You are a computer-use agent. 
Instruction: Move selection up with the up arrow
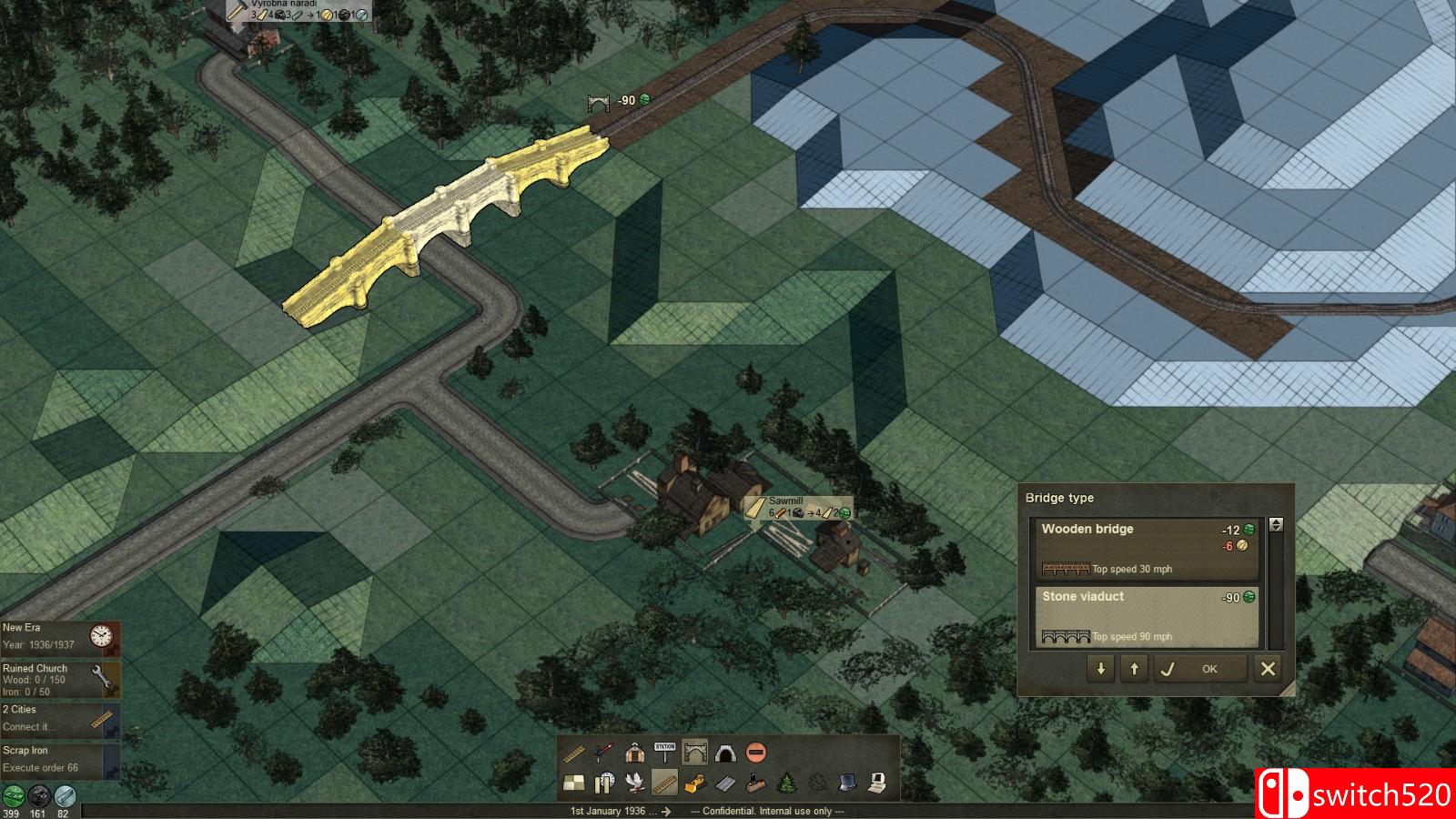click(x=1134, y=669)
